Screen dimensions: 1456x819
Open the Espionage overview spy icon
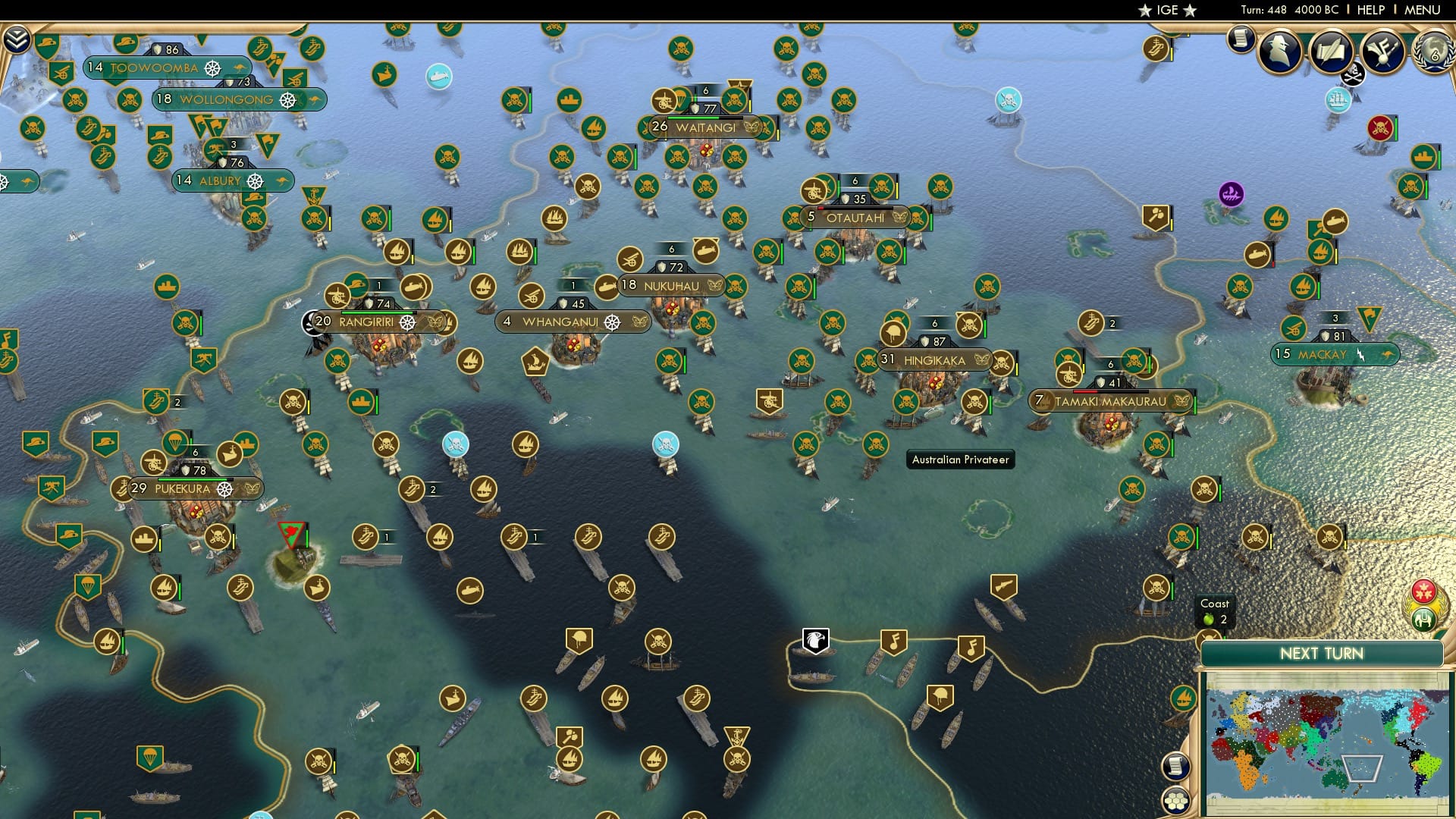click(x=1282, y=49)
